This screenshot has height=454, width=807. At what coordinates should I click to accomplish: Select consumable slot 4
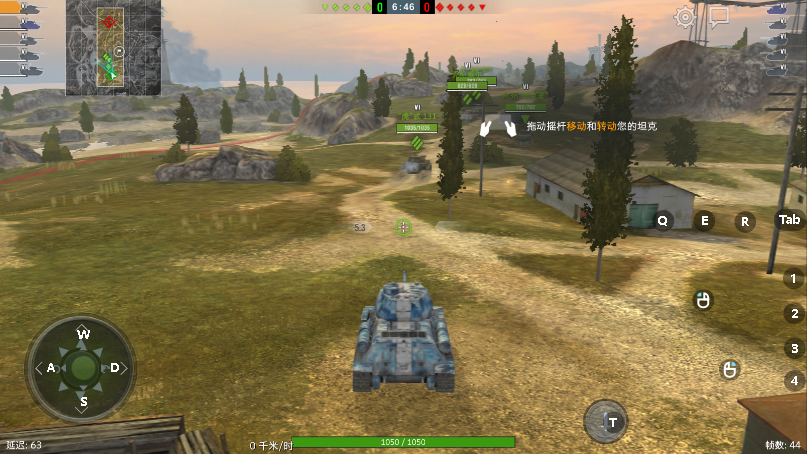click(x=794, y=381)
